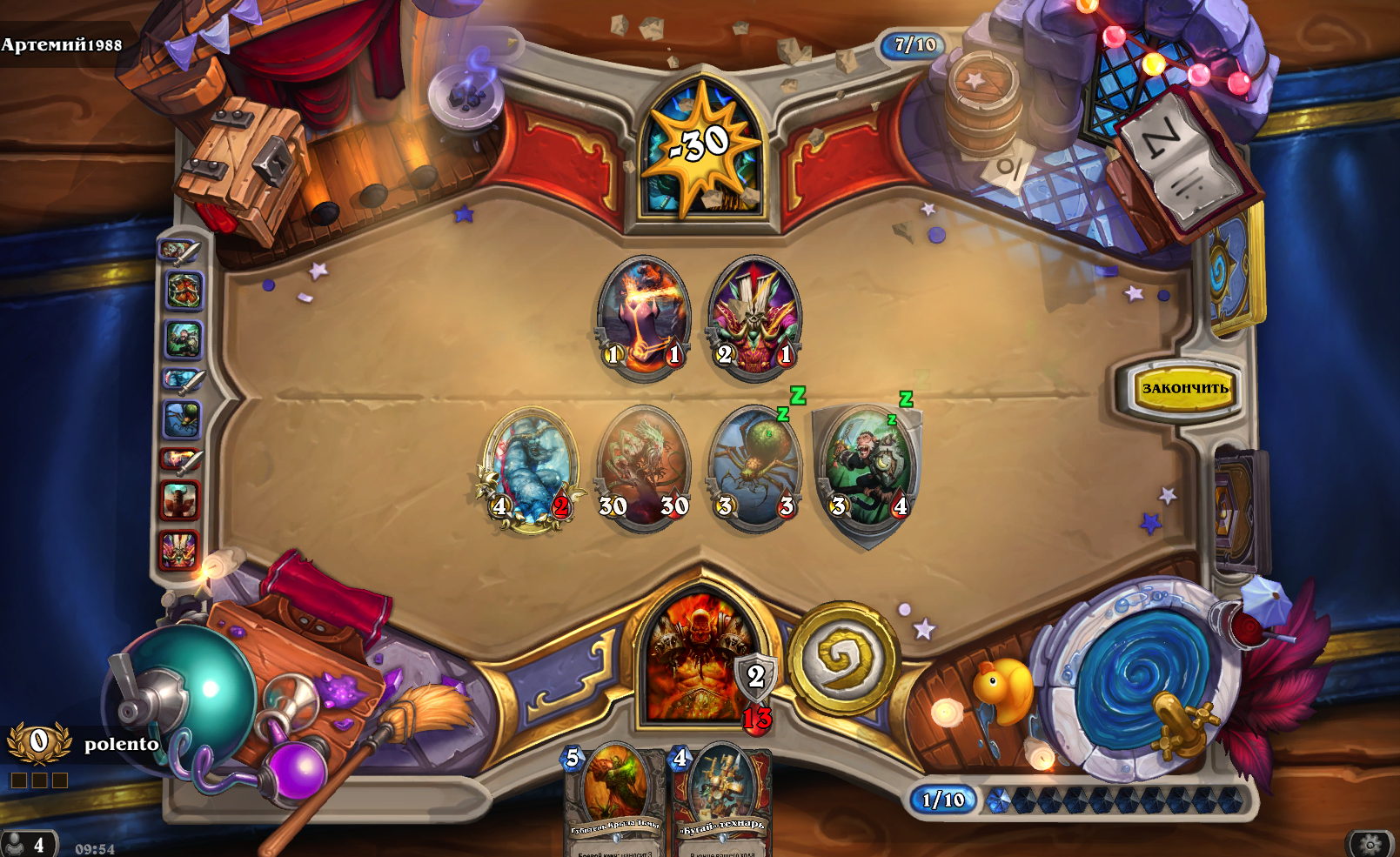The width and height of the screenshot is (1400, 857).
Task: Click the hero power button beside your hero
Action: (842, 658)
